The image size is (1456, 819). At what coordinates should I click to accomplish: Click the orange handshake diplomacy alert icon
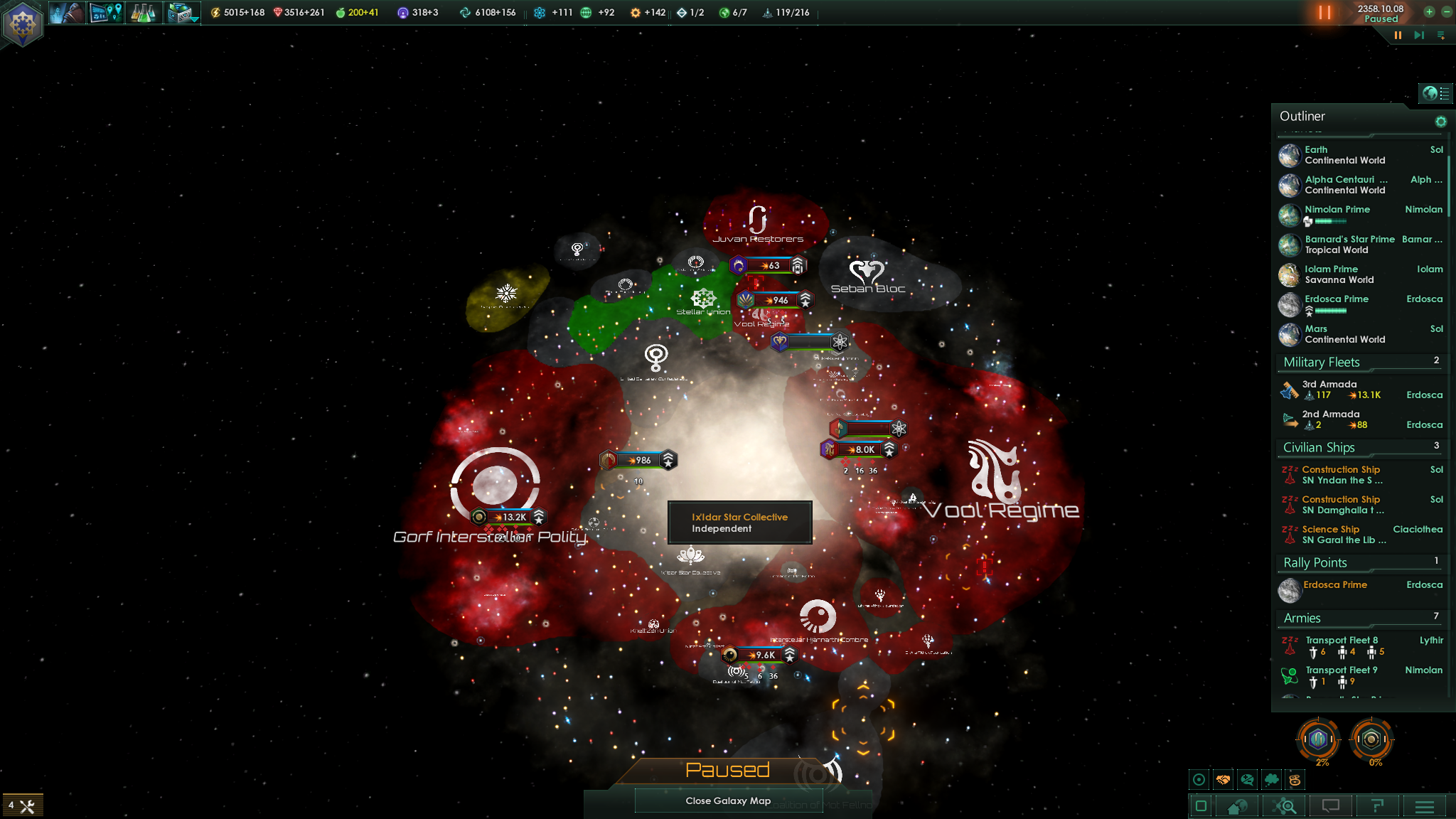pos(1223,779)
